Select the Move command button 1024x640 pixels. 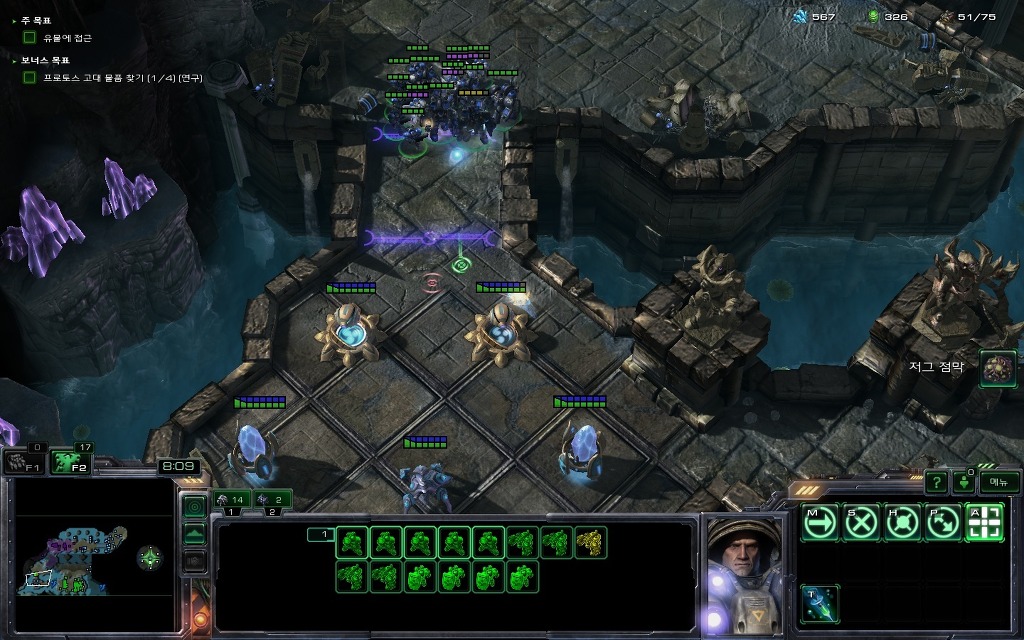[819, 522]
